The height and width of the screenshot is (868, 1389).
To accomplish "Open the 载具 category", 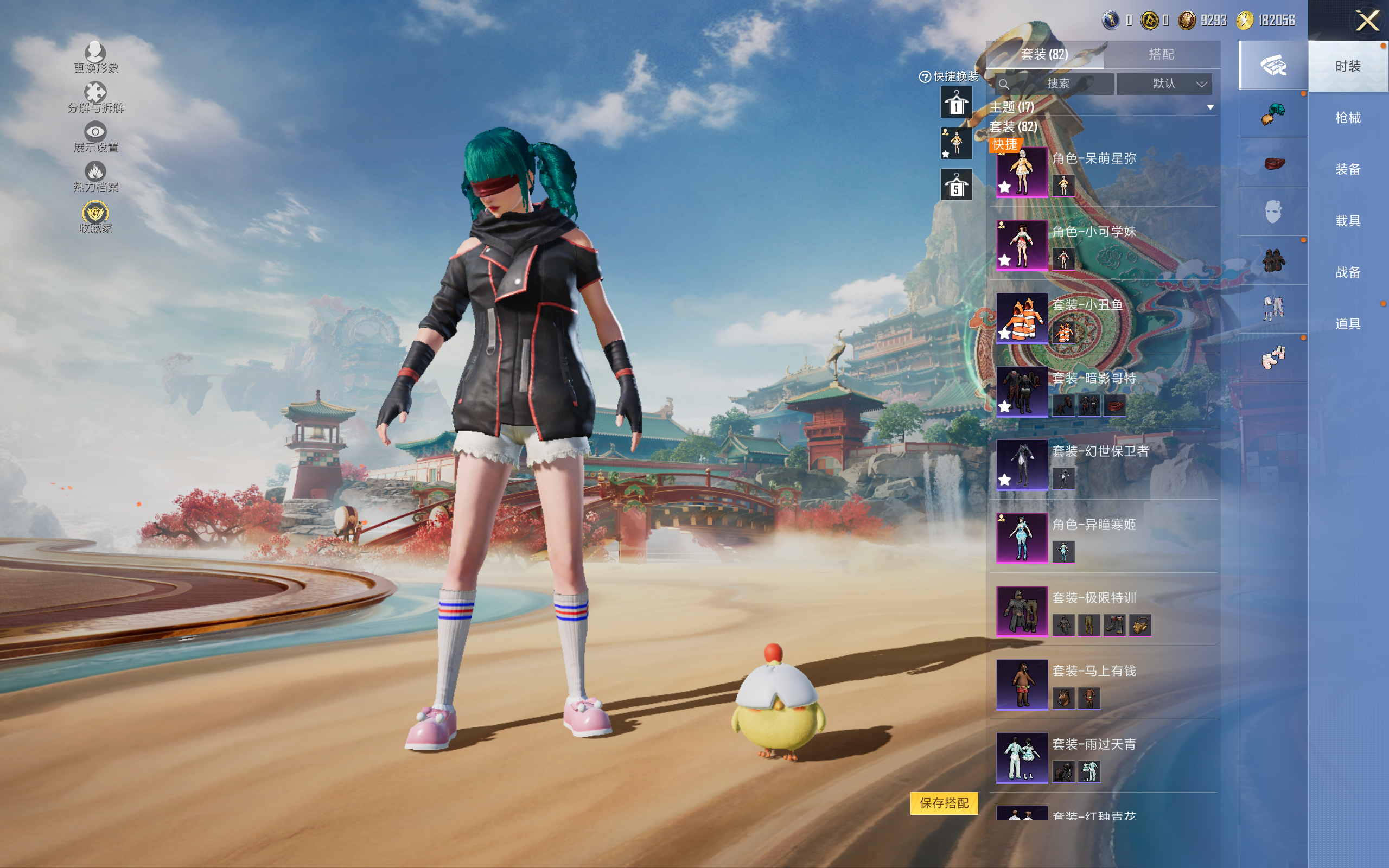I will pyautogui.click(x=1348, y=221).
